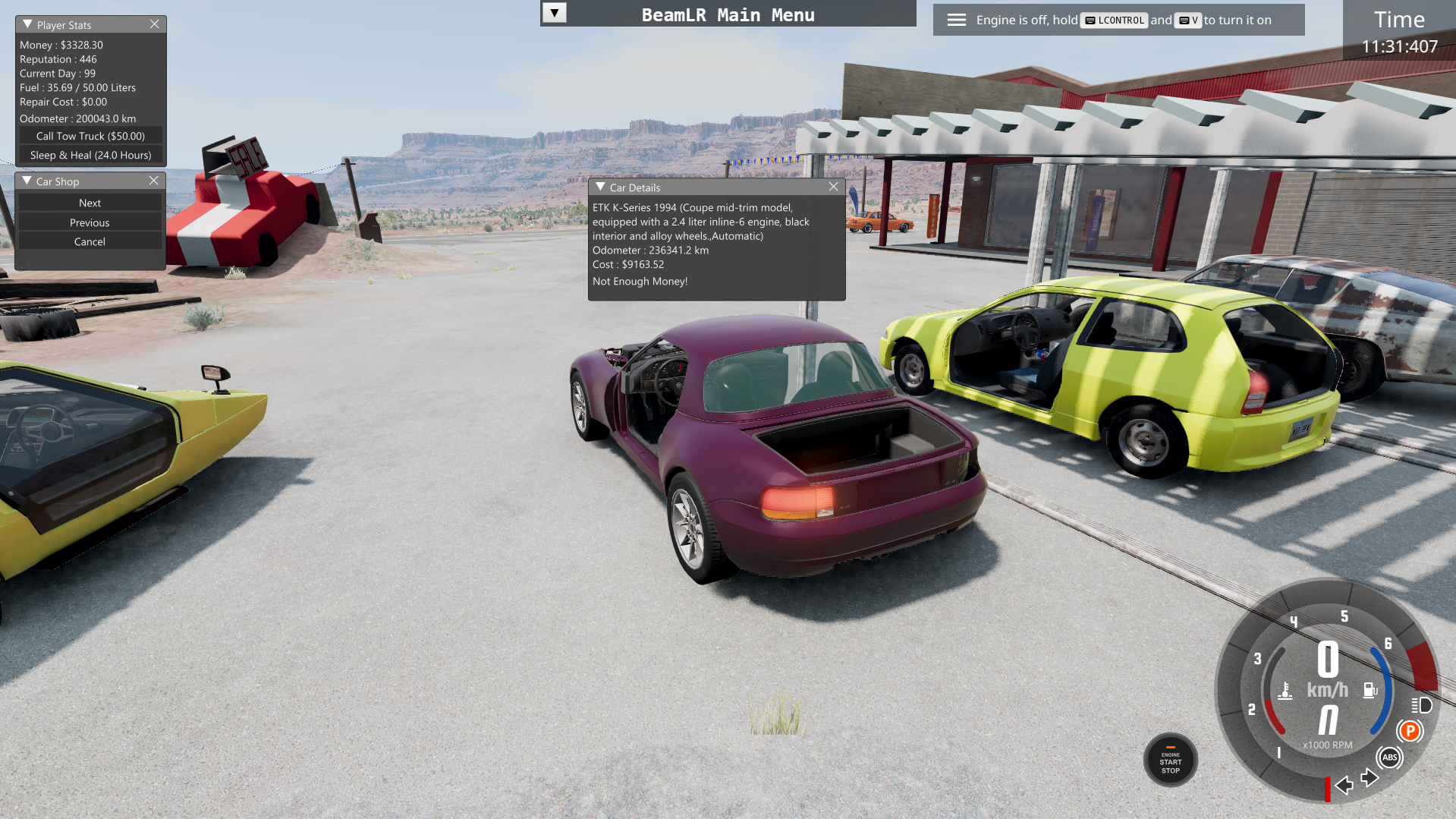Collapse the Car Details panel arrow
This screenshot has width=1456, height=819.
click(600, 187)
